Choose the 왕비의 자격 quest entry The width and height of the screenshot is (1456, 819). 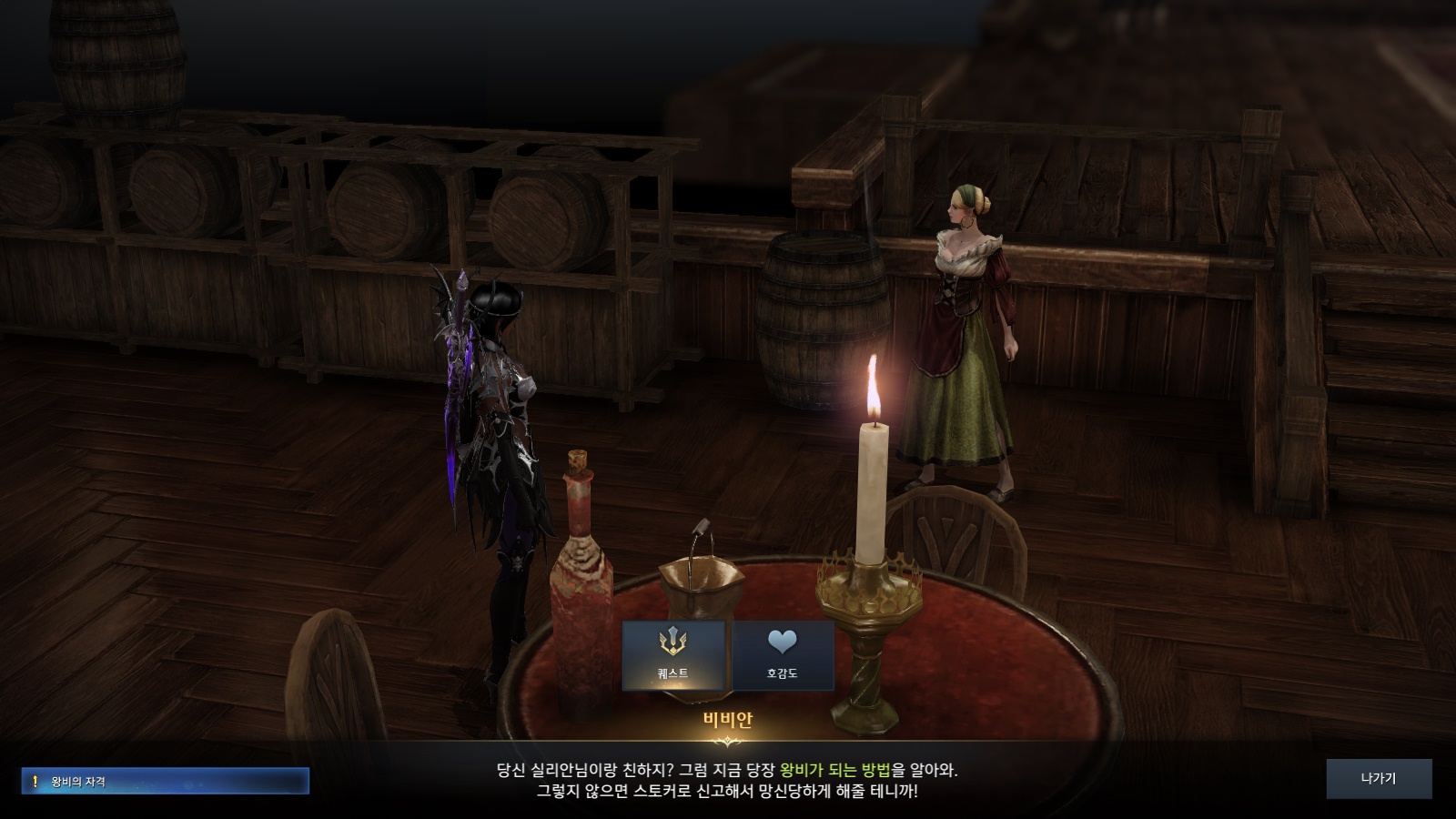[166, 781]
